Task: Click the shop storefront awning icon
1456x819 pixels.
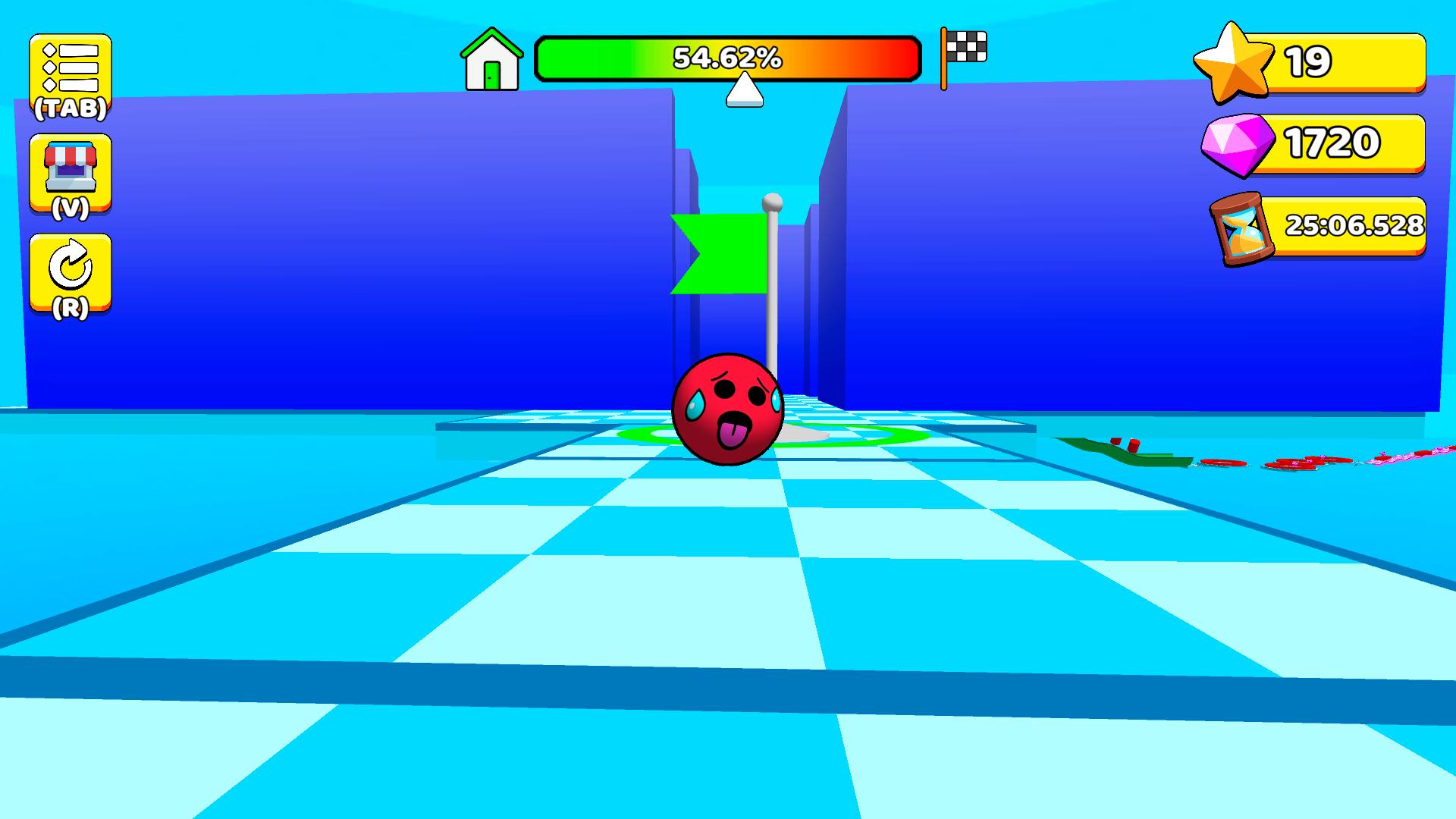Action: pos(71,155)
